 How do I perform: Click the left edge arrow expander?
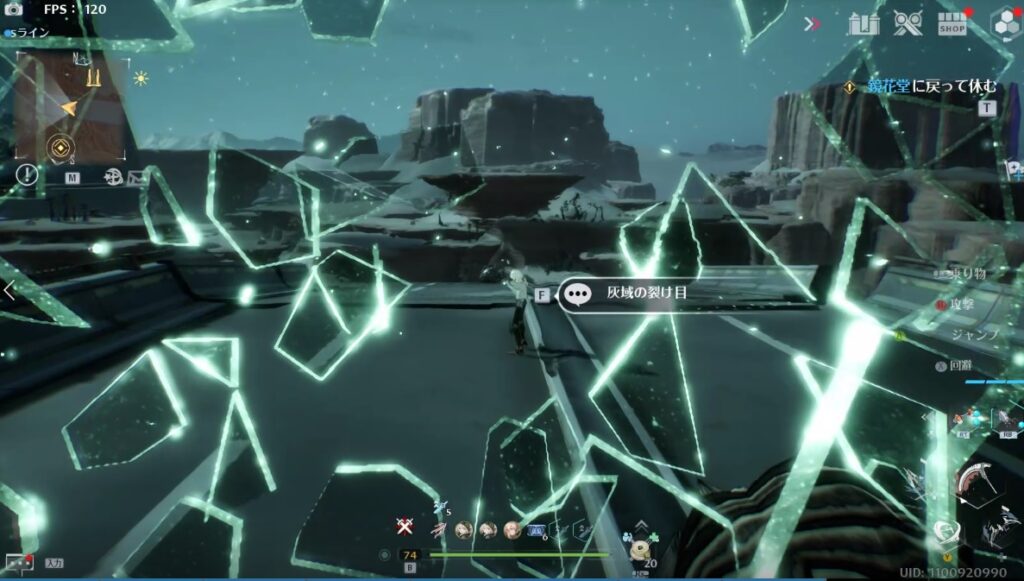[x=8, y=290]
